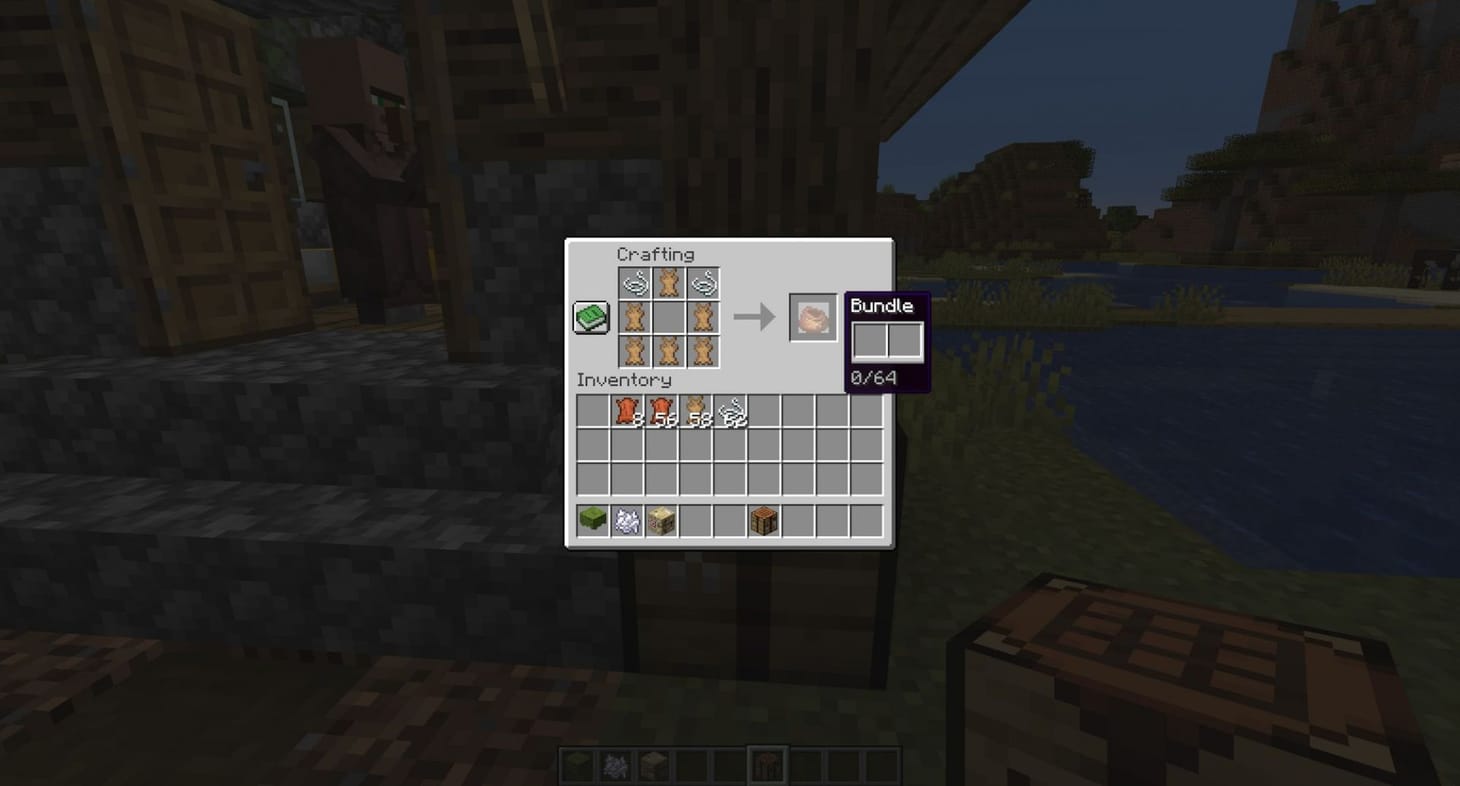This screenshot has width=1460, height=786.
Task: Grab the string from the top-right crafting slot
Action: (x=702, y=283)
